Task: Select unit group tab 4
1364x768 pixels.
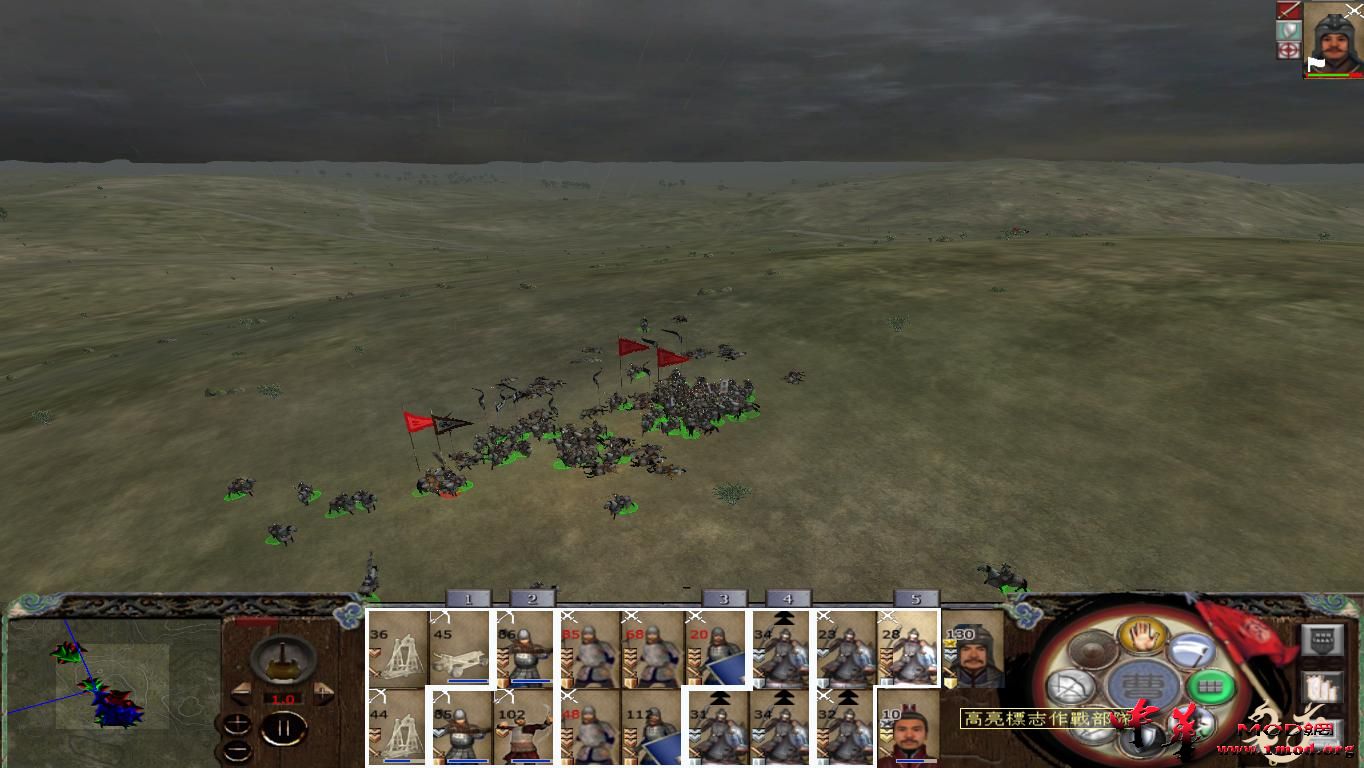Action: click(787, 598)
